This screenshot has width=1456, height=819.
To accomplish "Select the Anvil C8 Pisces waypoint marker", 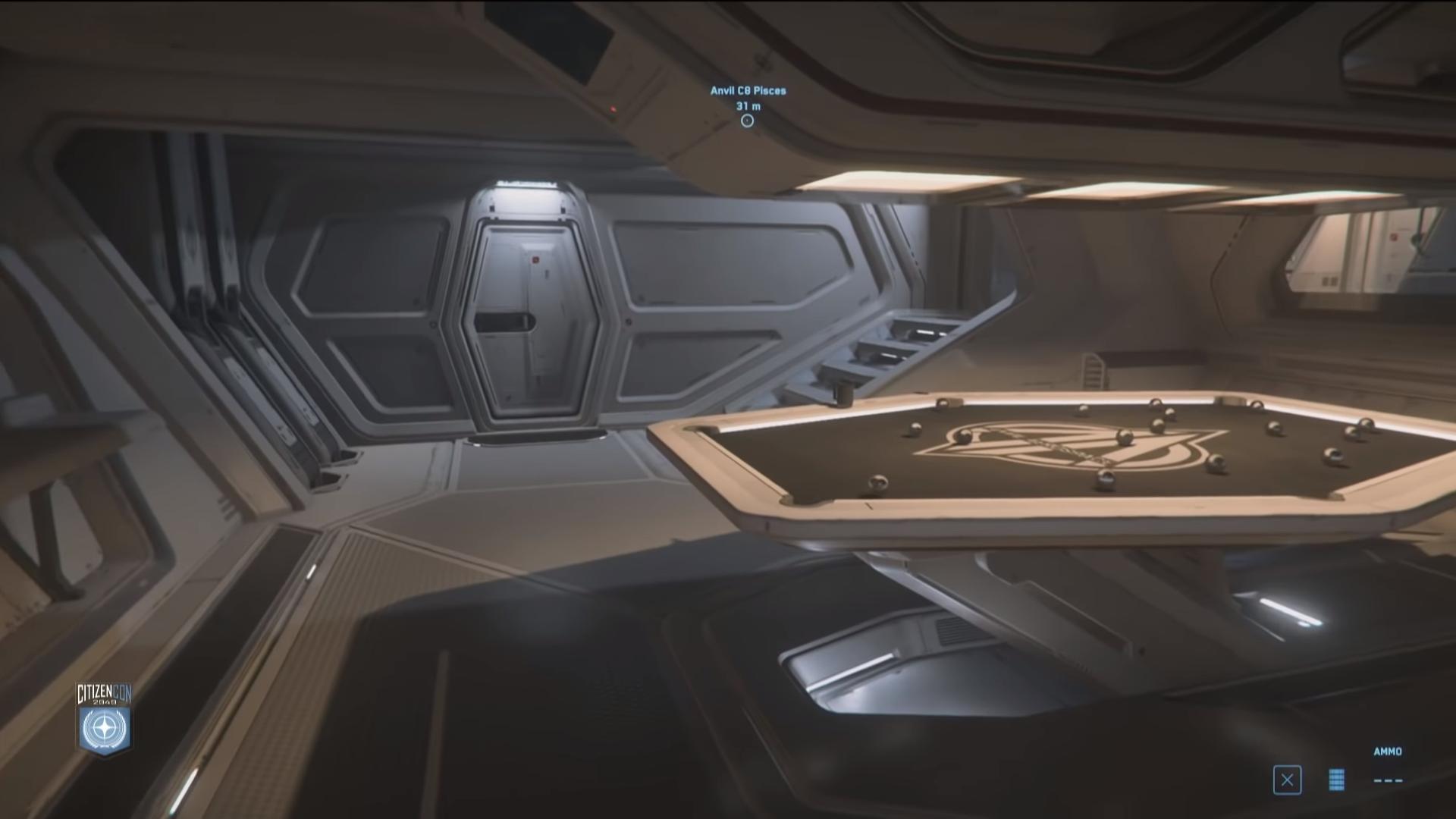I will tap(747, 121).
